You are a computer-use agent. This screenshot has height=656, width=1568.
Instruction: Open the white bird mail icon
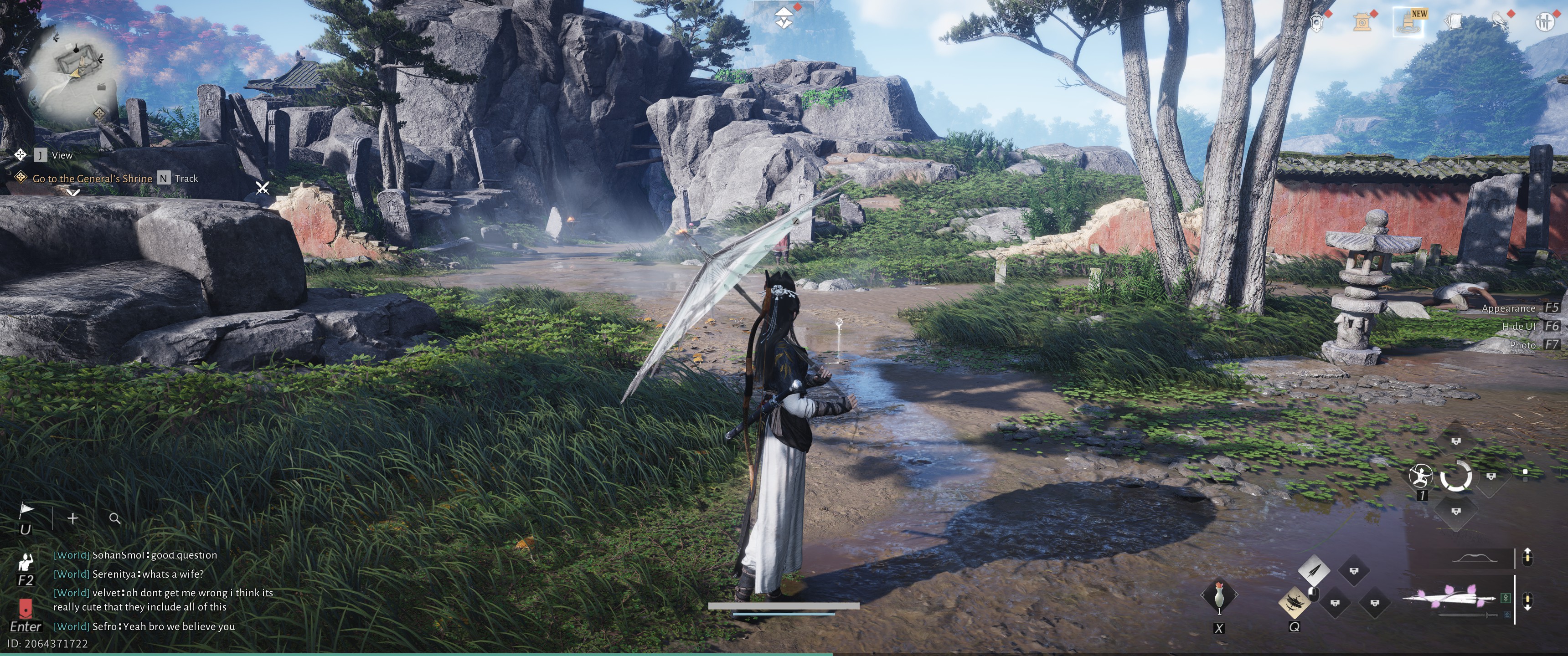(x=1499, y=22)
